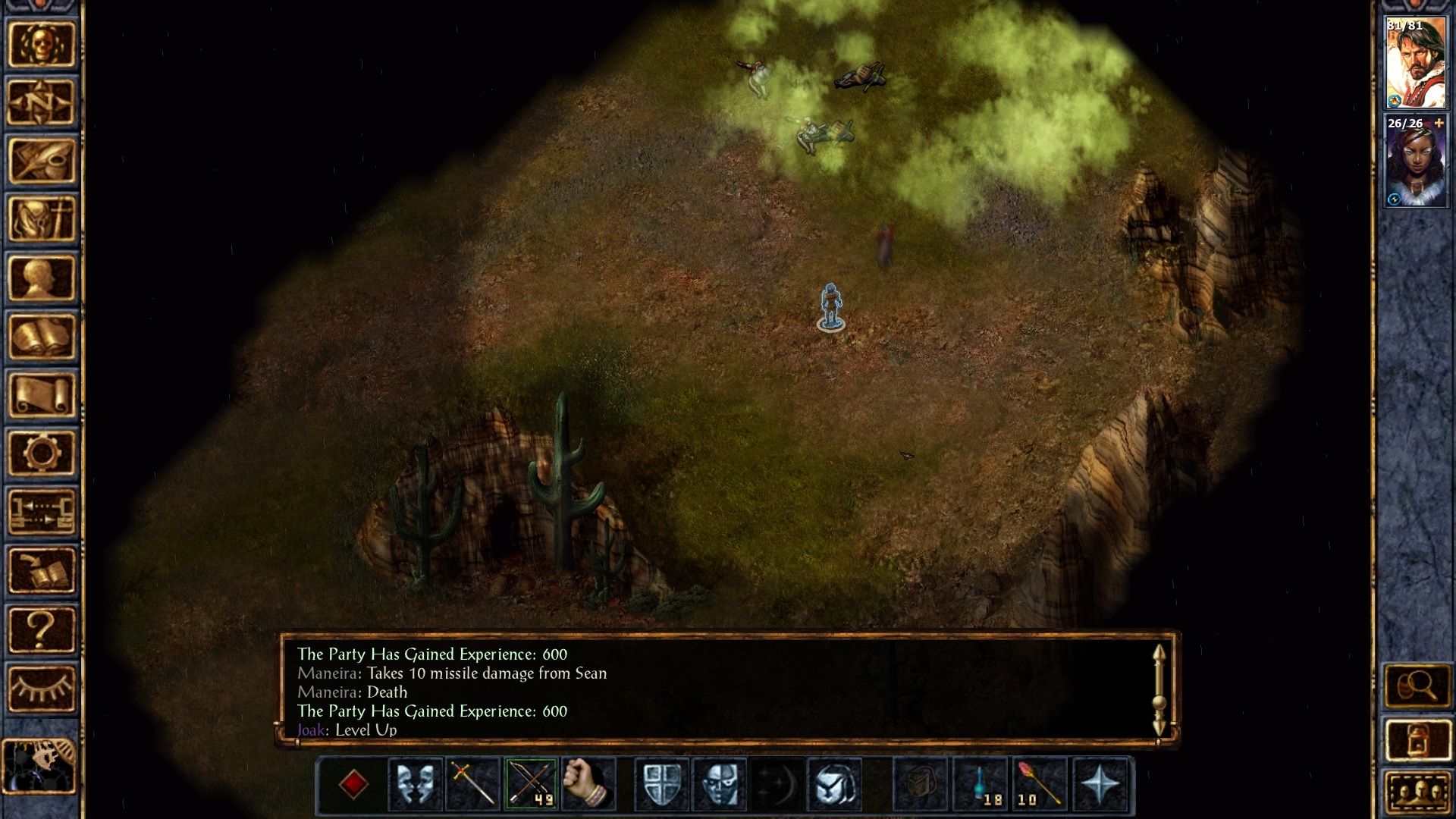This screenshot has height=819, width=1456.
Task: Open the priest scroll button
Action: [42, 395]
